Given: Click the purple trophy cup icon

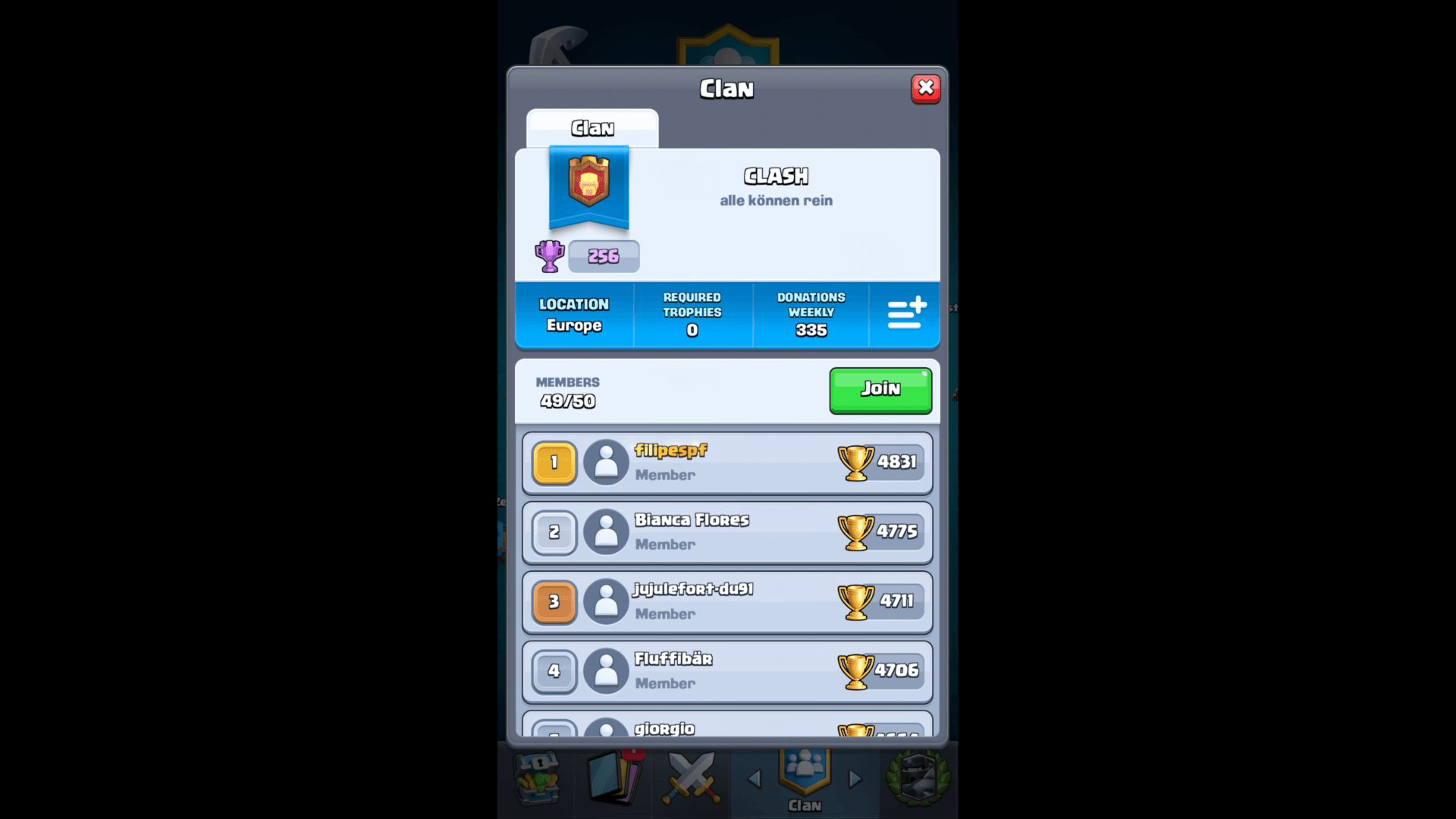Looking at the screenshot, I should pyautogui.click(x=549, y=256).
